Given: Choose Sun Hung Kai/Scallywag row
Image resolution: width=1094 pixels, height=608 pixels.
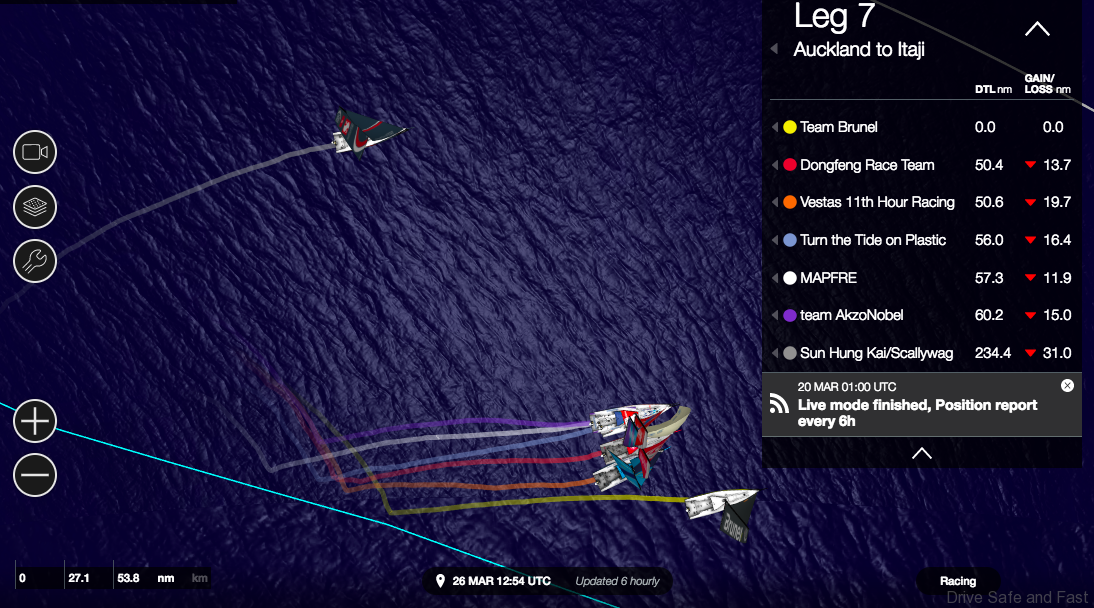Looking at the screenshot, I should (876, 353).
